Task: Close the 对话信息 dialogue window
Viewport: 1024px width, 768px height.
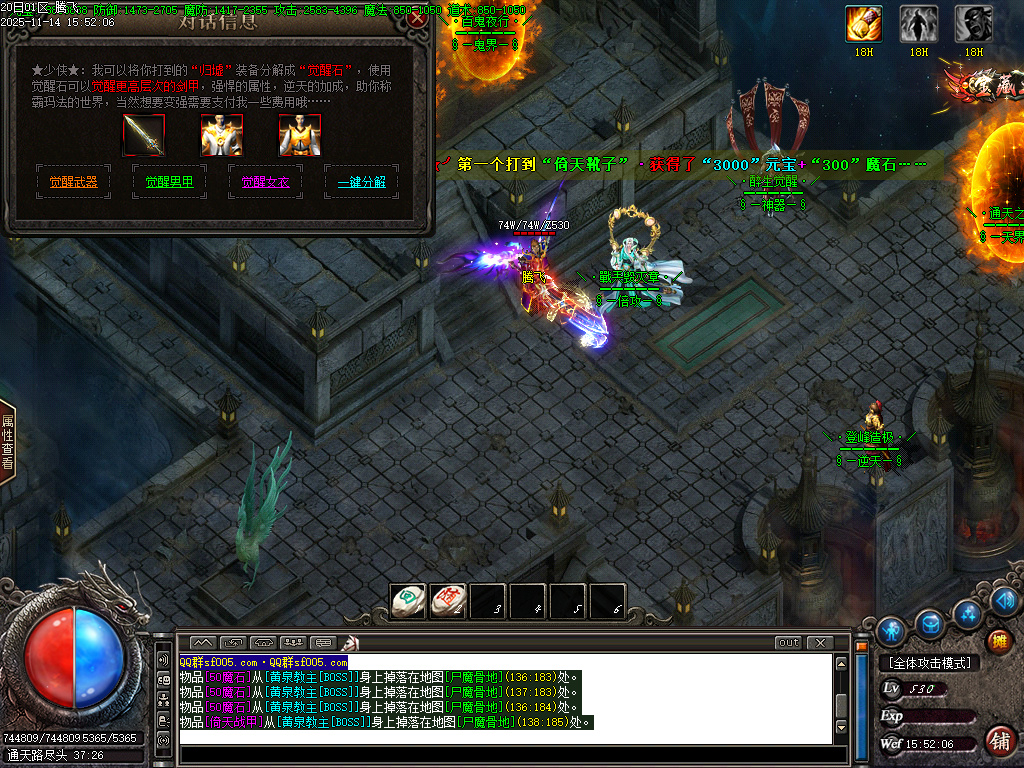Action: tap(417, 18)
